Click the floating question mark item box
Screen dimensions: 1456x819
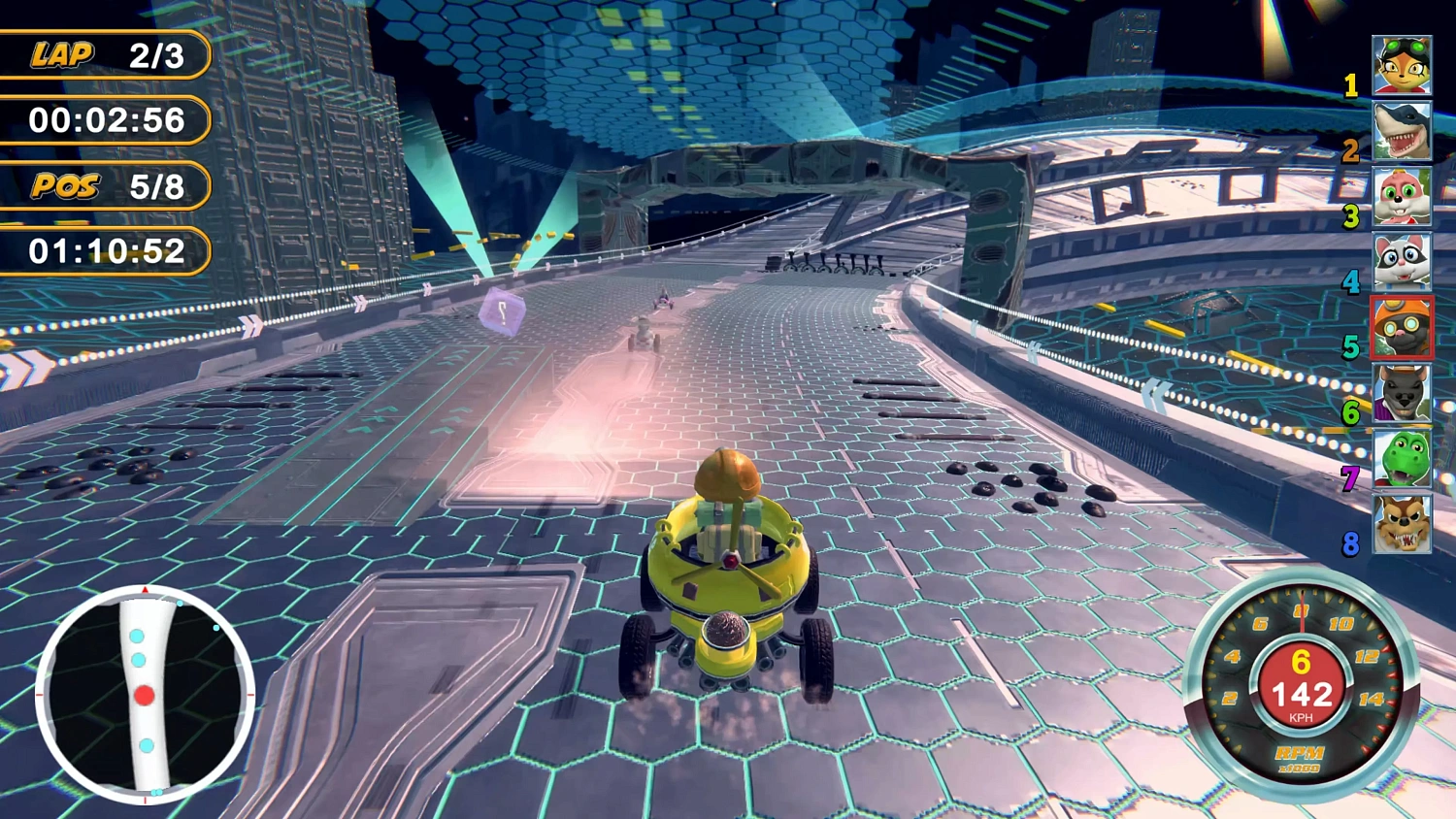(501, 311)
